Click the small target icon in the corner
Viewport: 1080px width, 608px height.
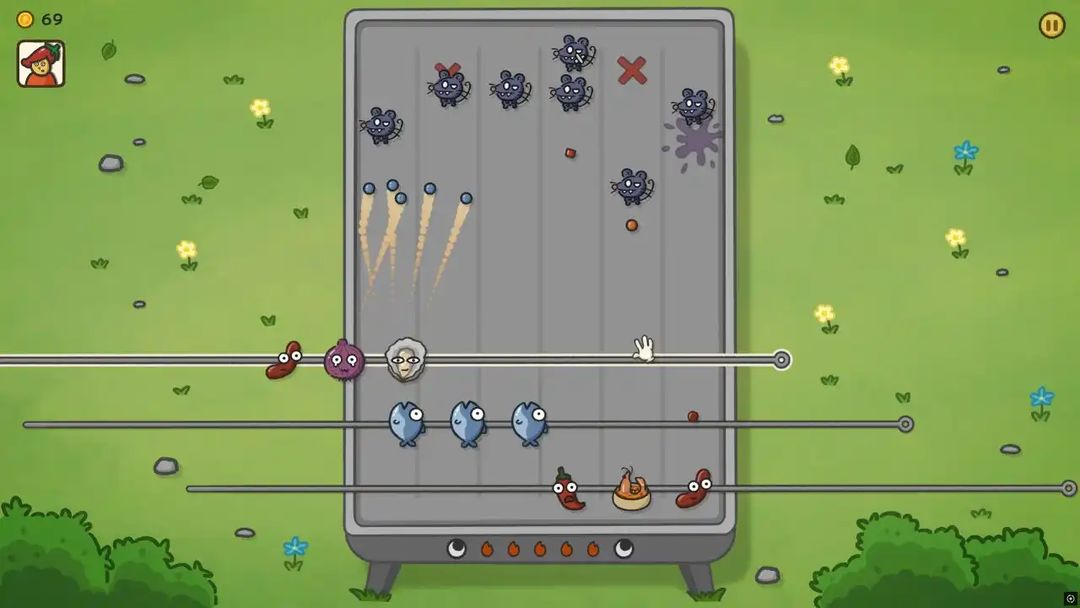coord(1070,598)
